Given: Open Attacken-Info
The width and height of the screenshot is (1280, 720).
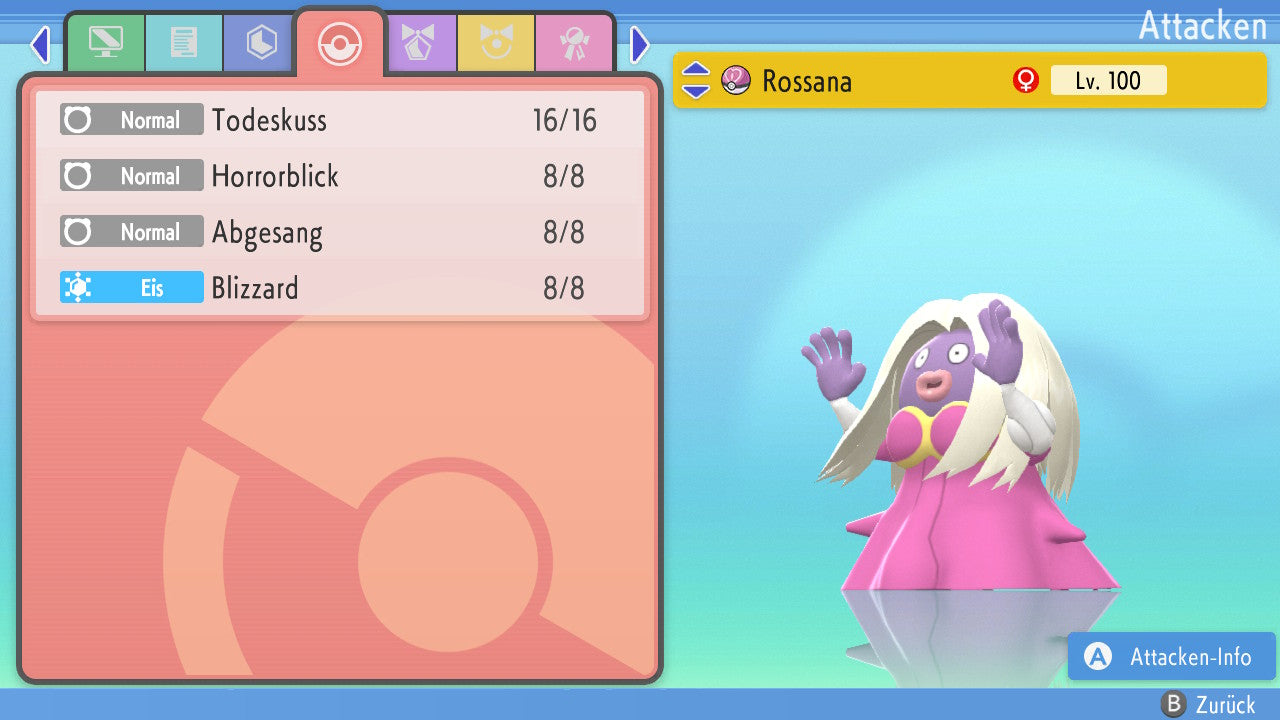Looking at the screenshot, I should (1171, 657).
